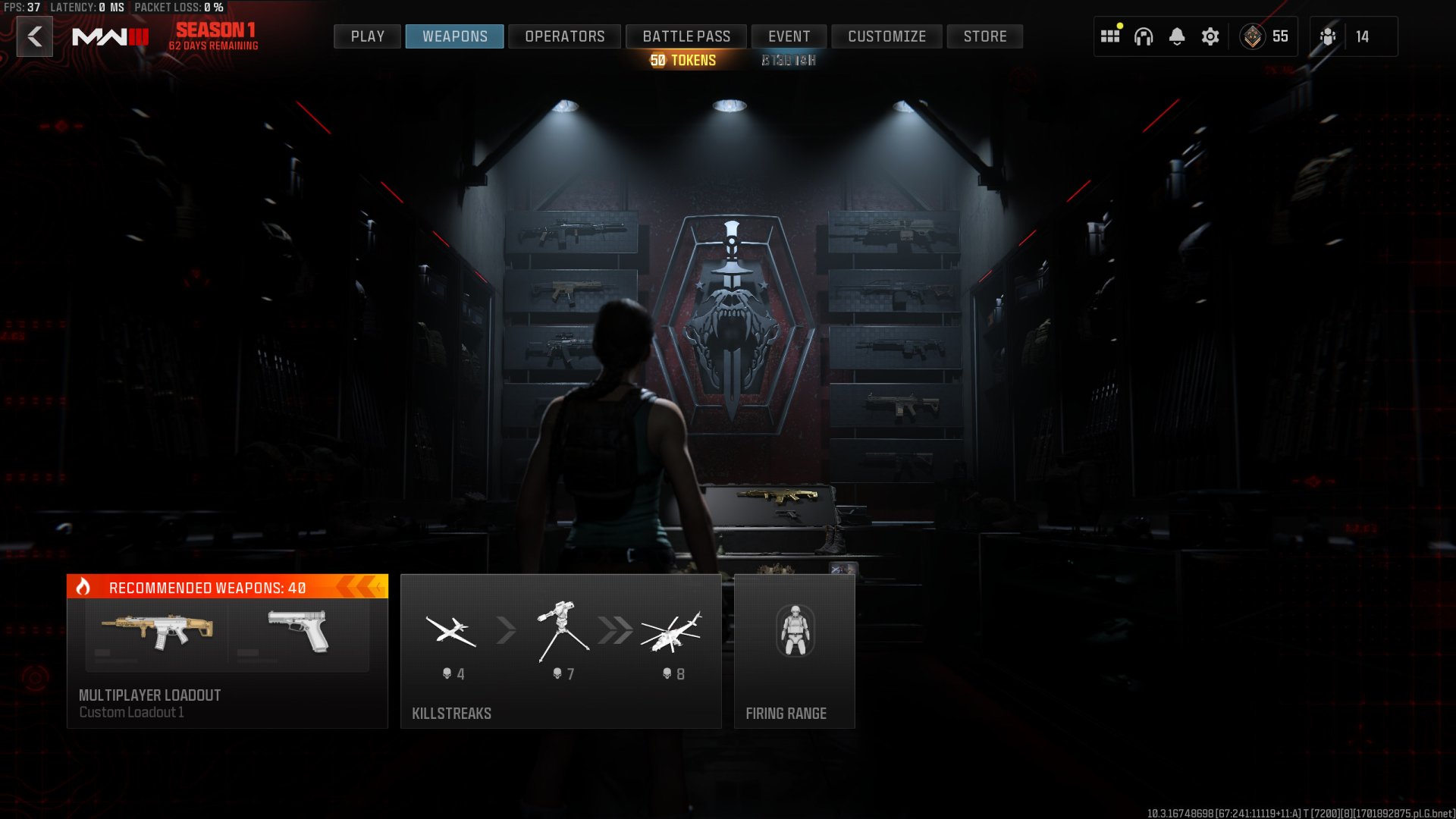Show notifications via the bell icon
Viewport: 1456px width, 819px height.
pyautogui.click(x=1177, y=36)
